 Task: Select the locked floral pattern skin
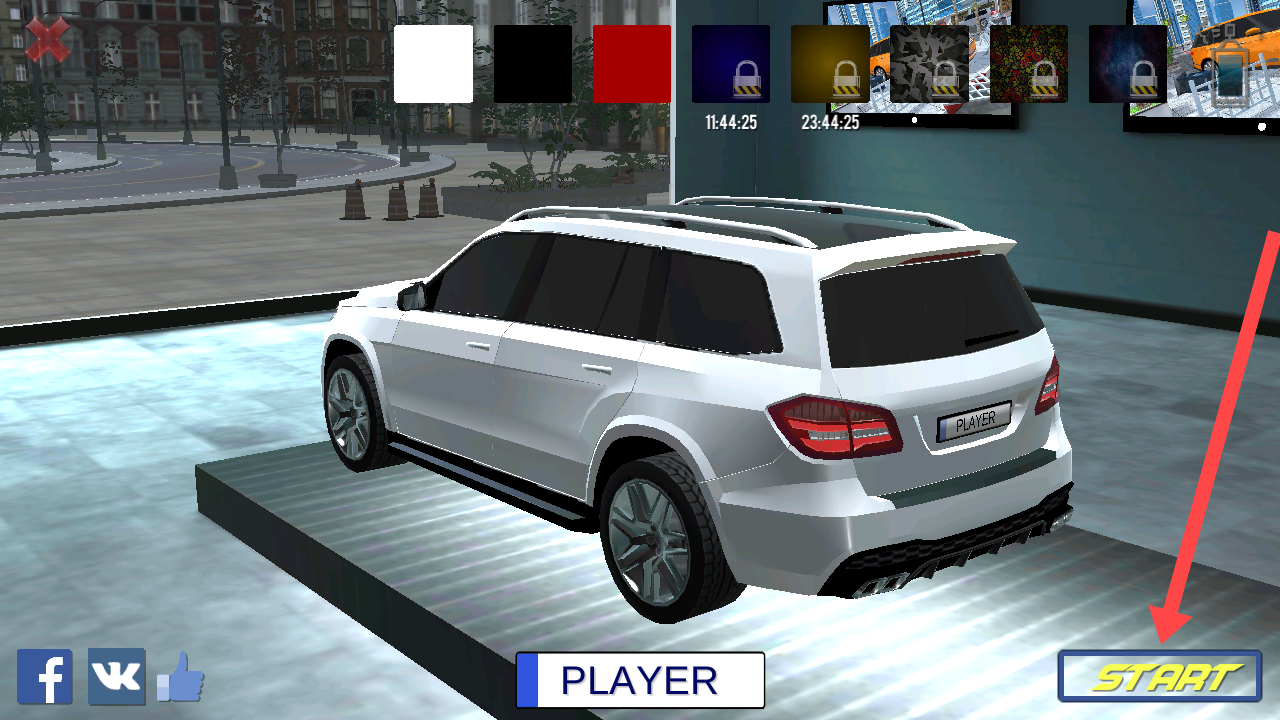tap(1029, 64)
